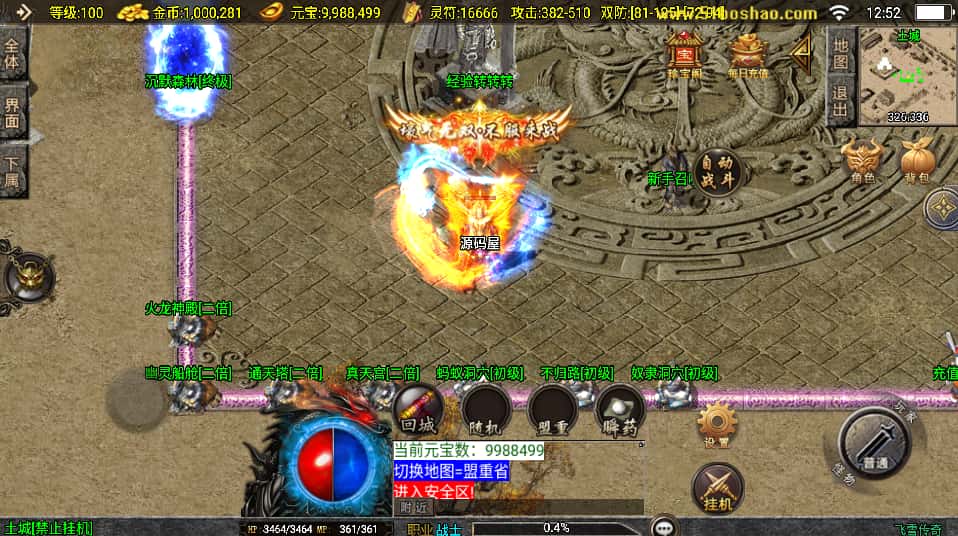Open the 珍宝阁 treasure shop
The image size is (958, 536).
pos(685,55)
